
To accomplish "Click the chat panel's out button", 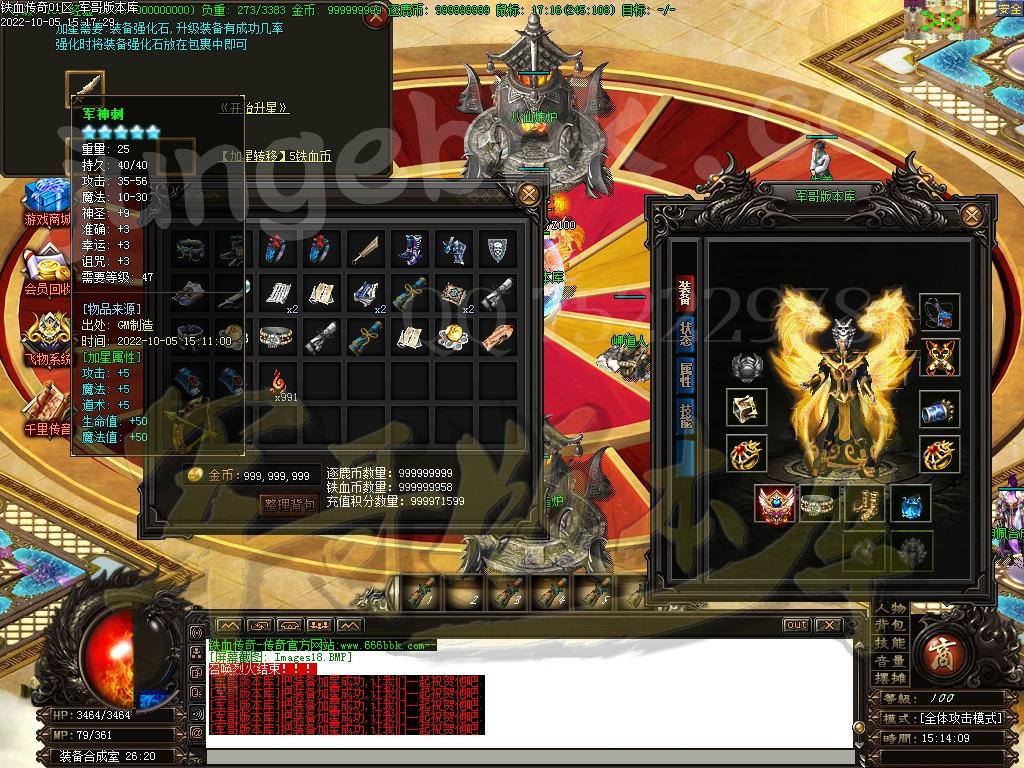I will 796,625.
